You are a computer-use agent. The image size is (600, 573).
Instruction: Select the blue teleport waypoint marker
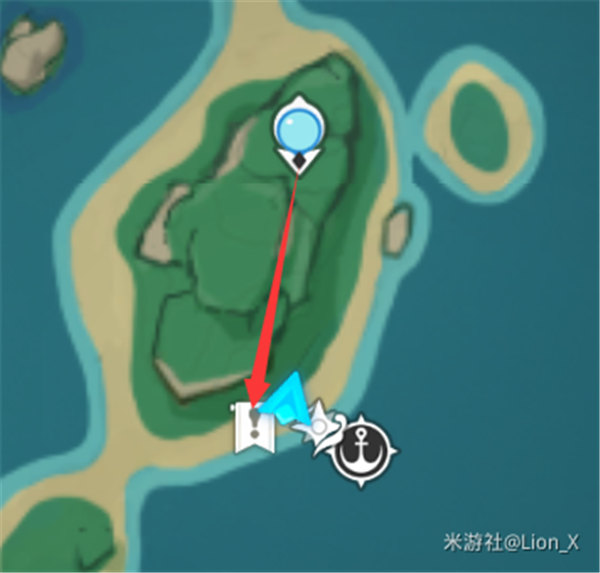click(x=300, y=129)
